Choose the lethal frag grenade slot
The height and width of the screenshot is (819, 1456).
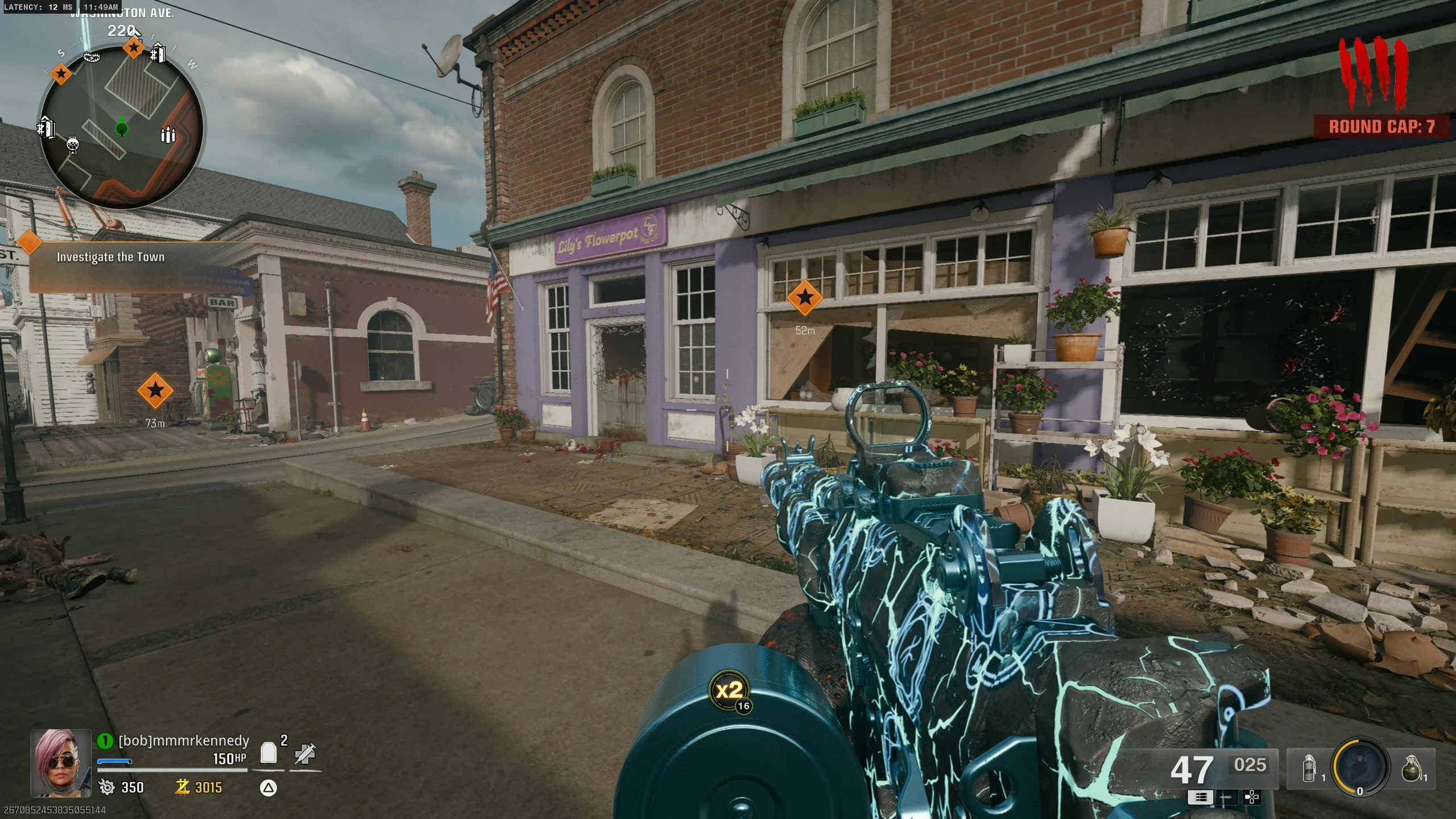(1412, 768)
